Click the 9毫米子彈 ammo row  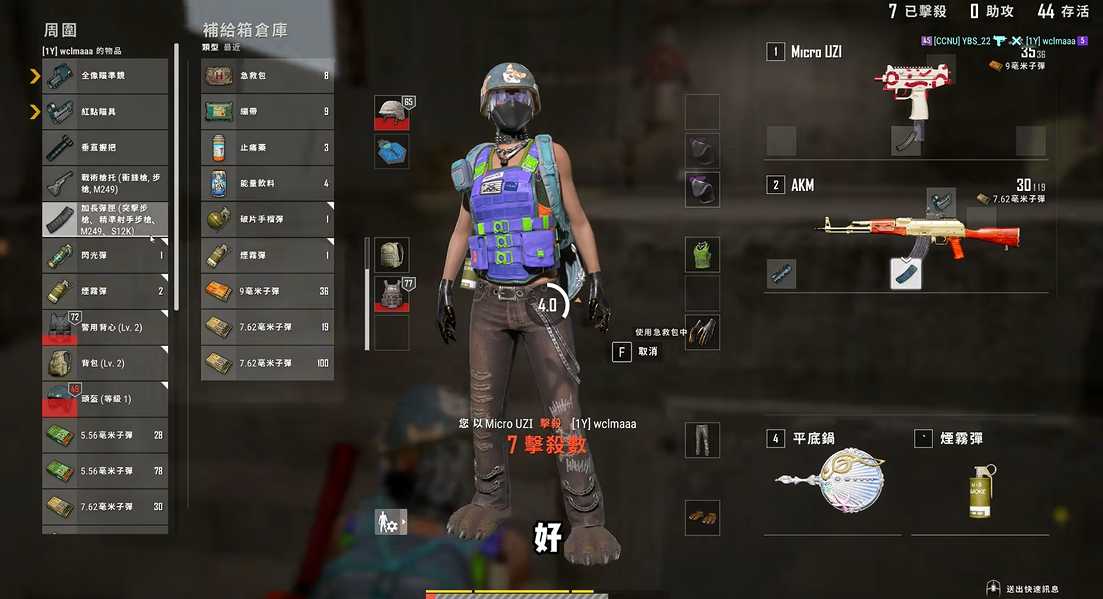[267, 292]
